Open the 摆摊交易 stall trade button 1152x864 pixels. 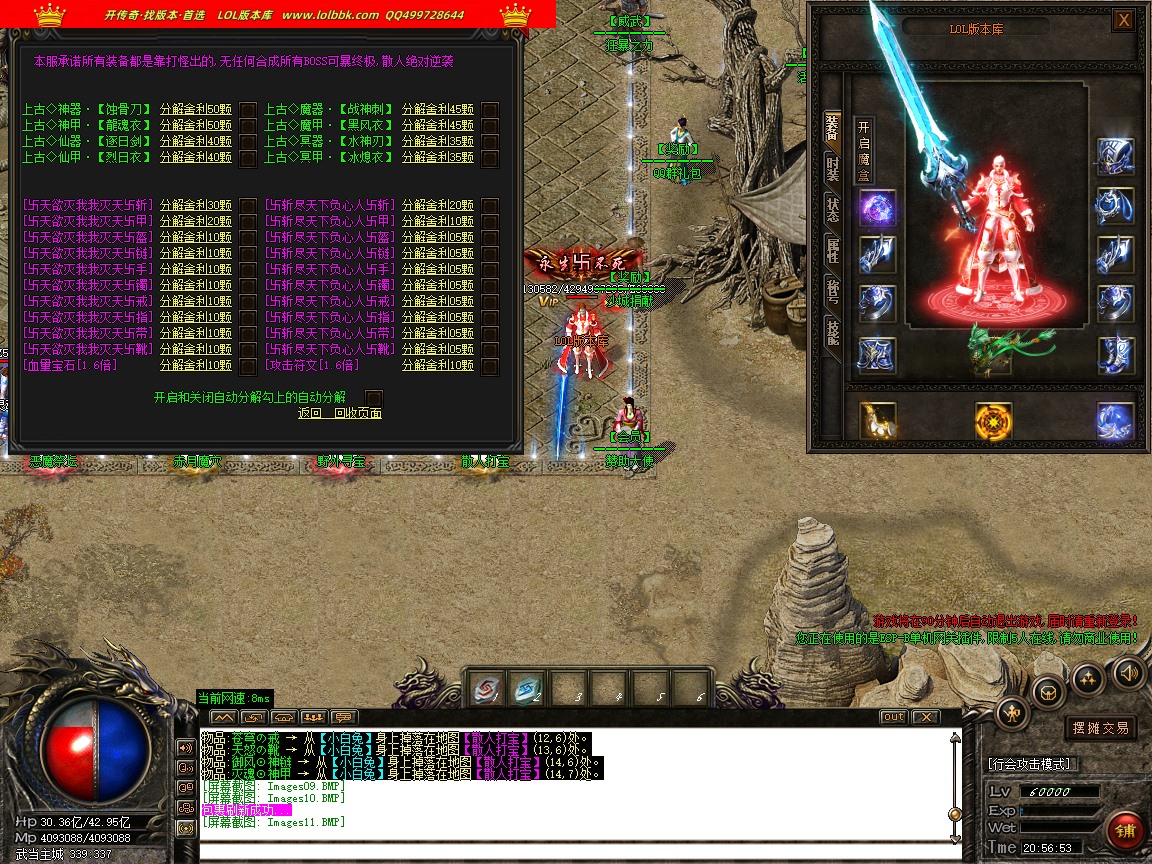coord(1100,728)
